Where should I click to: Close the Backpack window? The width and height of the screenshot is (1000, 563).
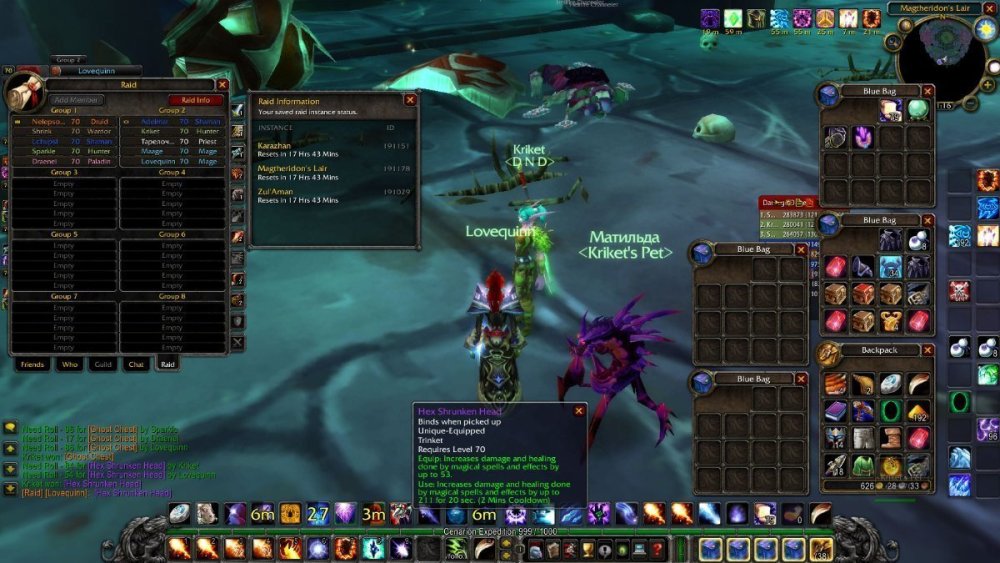(928, 350)
